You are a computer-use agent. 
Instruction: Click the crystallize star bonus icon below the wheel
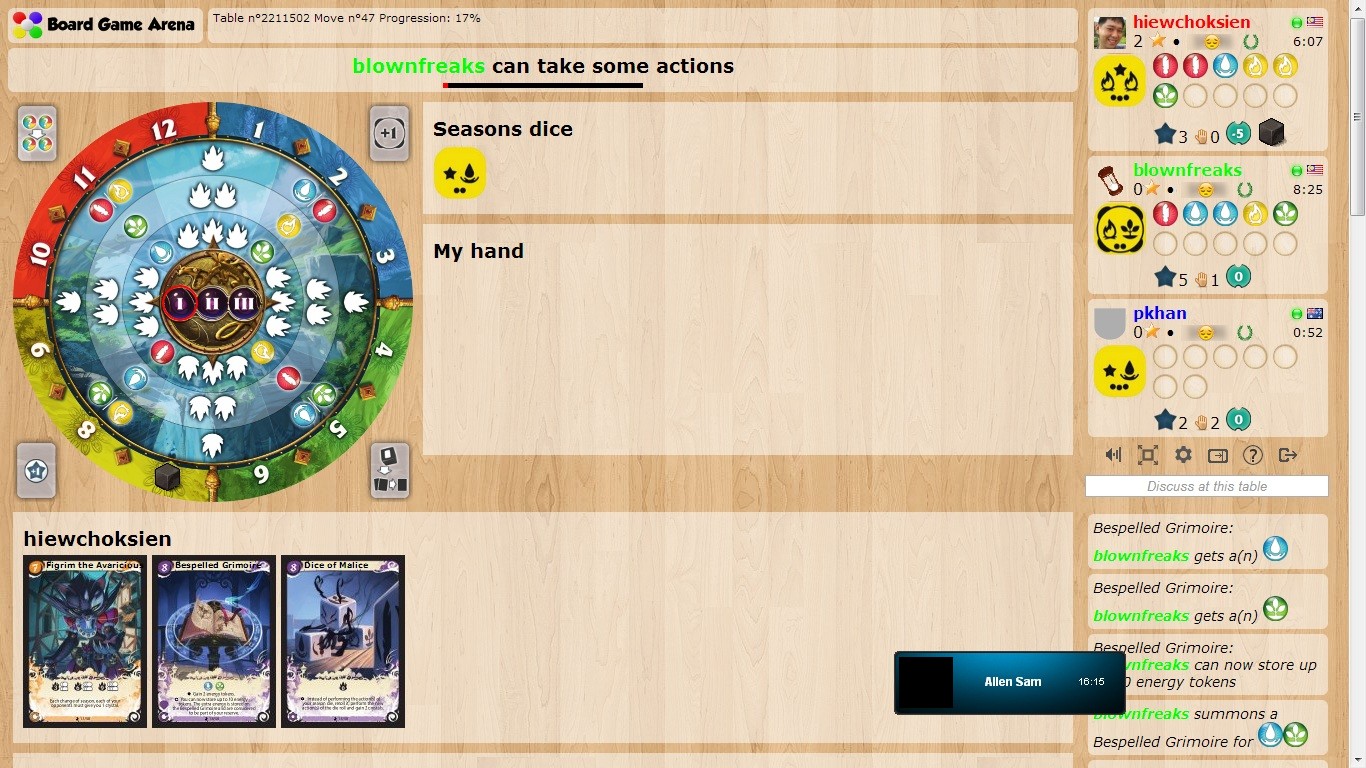tap(36, 470)
